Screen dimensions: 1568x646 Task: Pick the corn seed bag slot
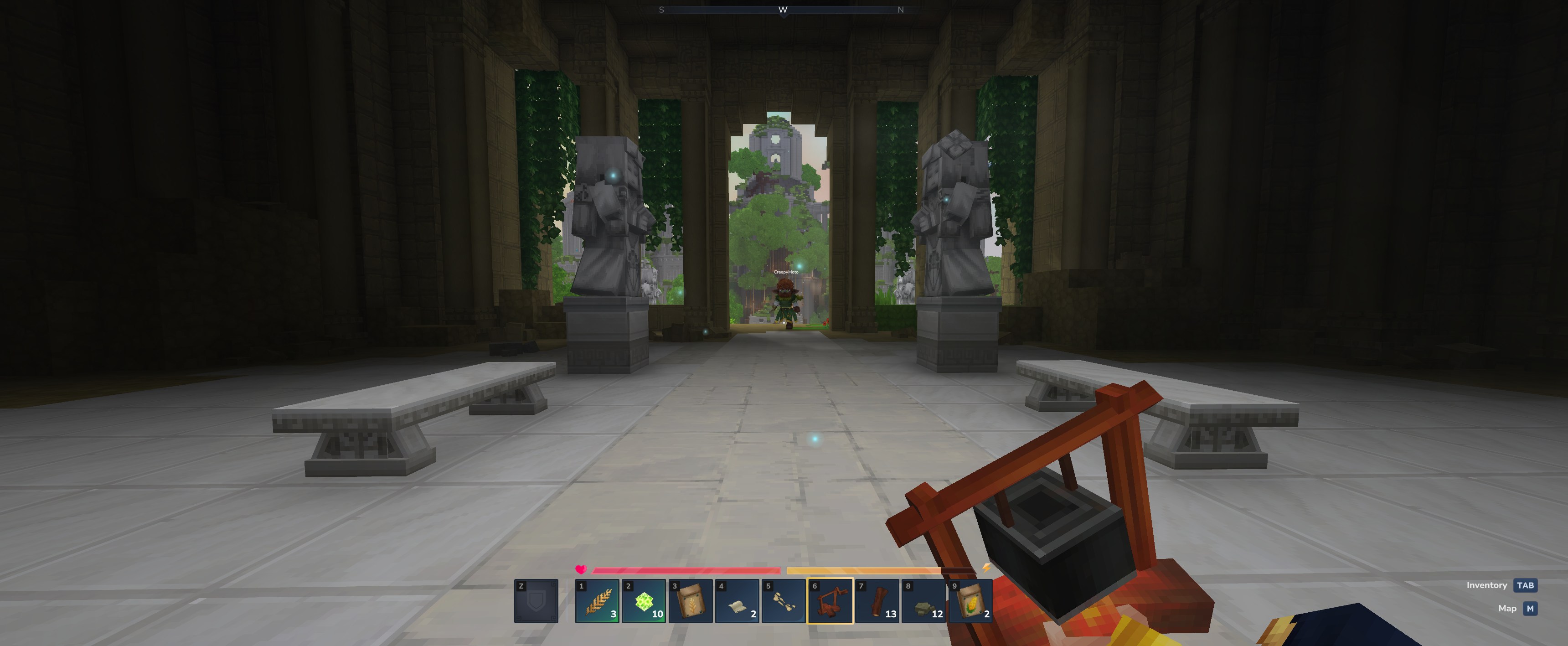[970, 601]
